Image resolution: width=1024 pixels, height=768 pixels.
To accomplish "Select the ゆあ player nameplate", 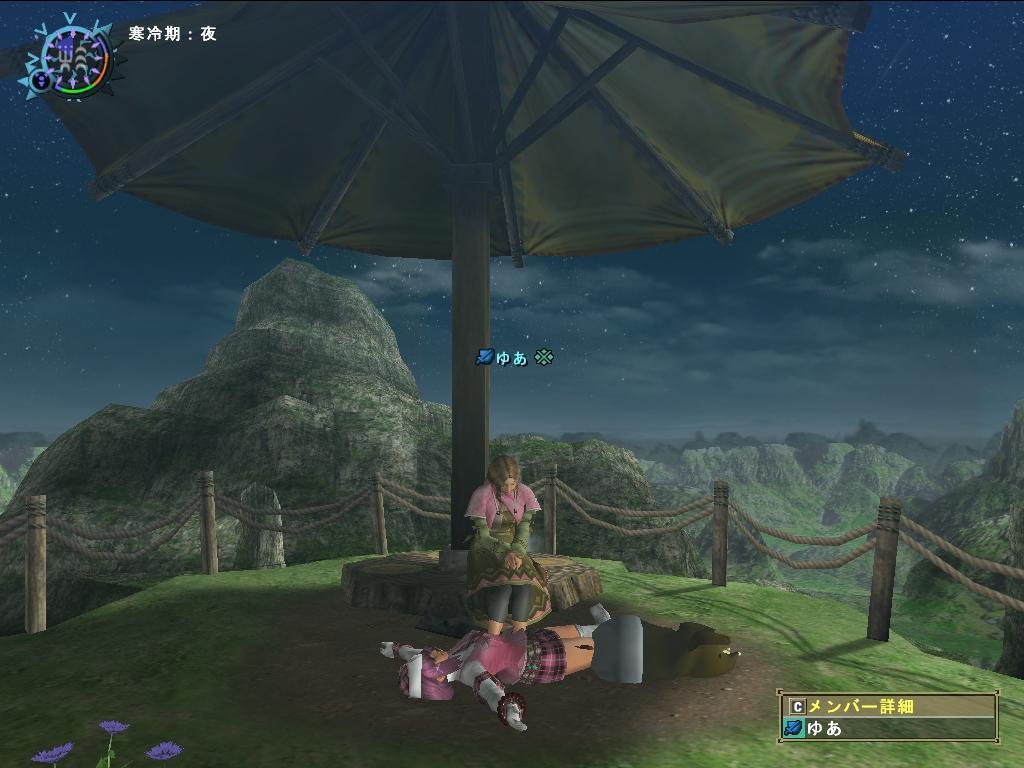I will click(x=514, y=357).
